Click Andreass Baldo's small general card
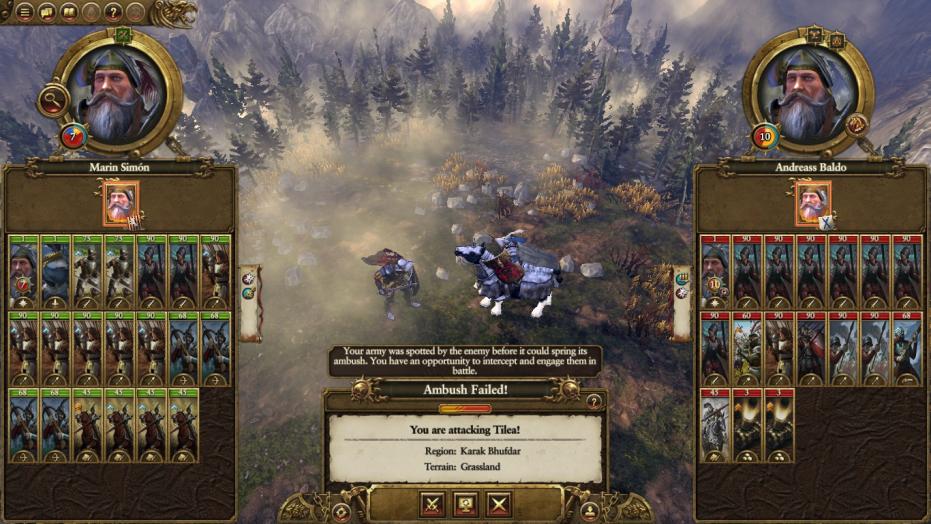Image resolution: width=931 pixels, height=524 pixels. click(x=812, y=204)
